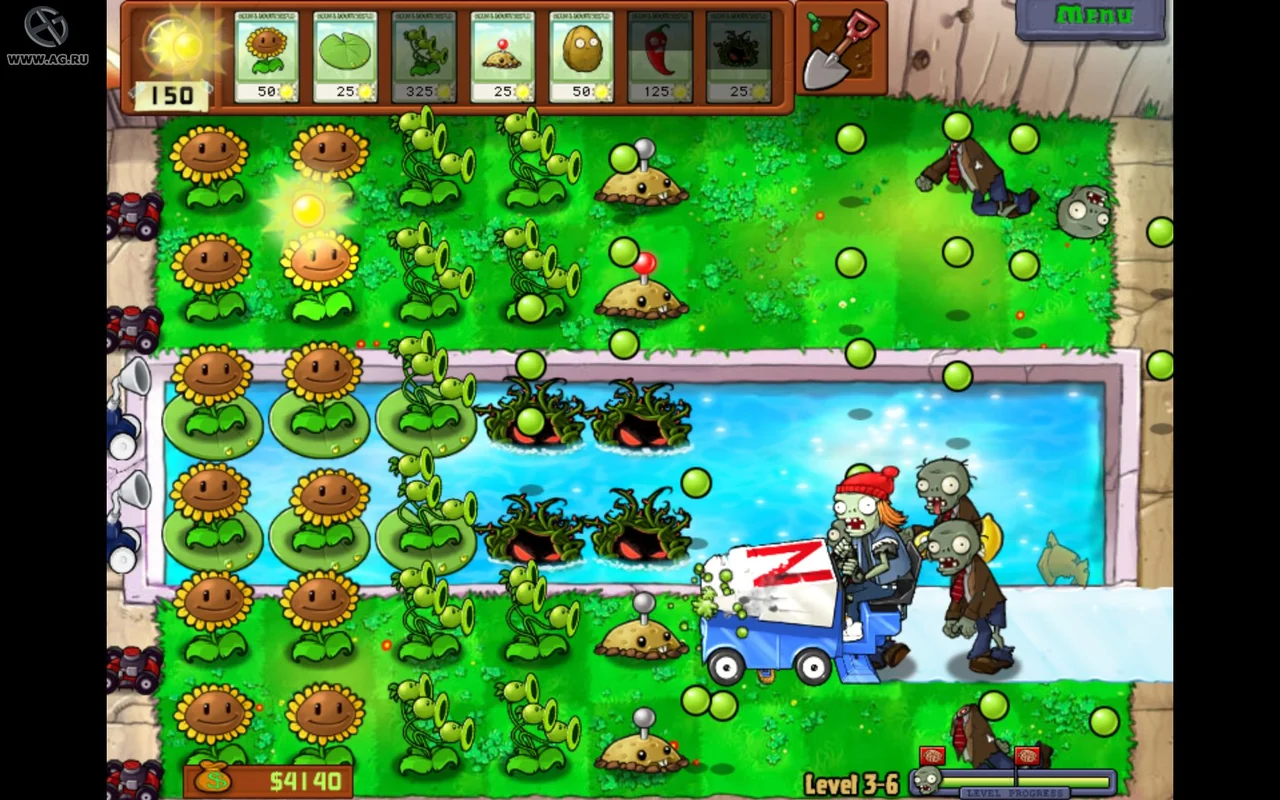
Task: Select the Wall-nut seed packet
Action: (x=581, y=55)
